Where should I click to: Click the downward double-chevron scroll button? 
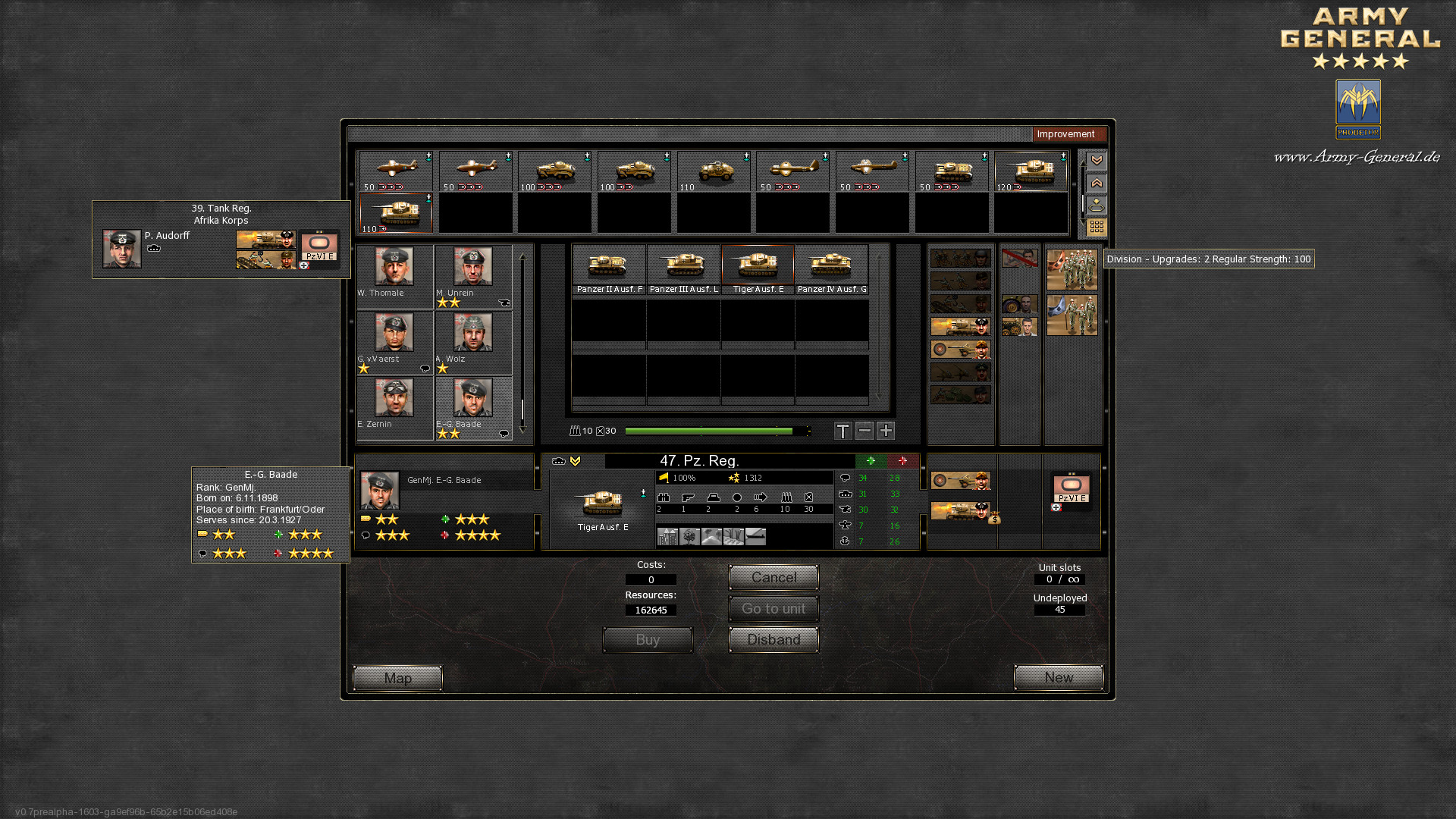[x=1095, y=160]
